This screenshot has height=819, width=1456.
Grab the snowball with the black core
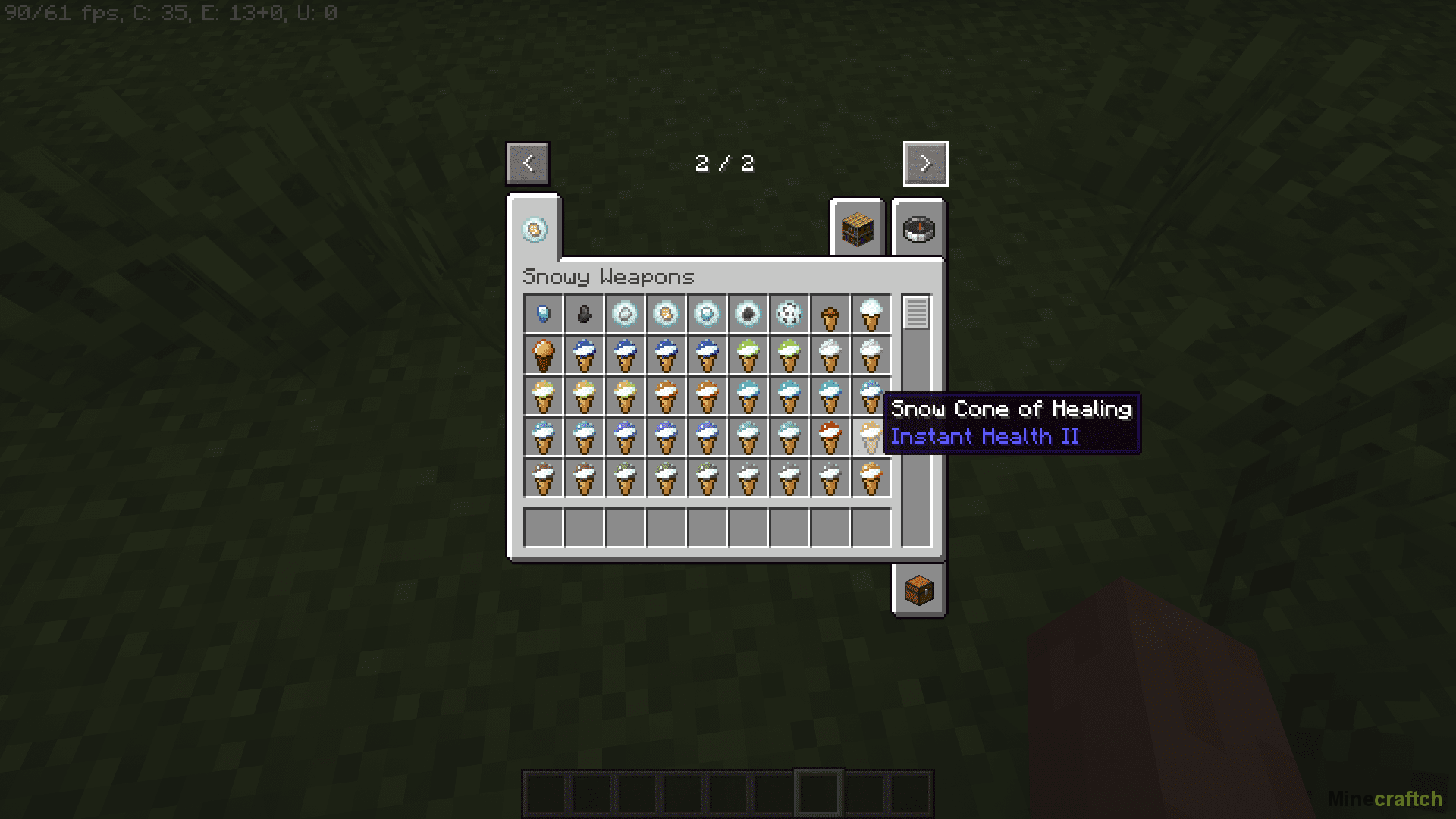[748, 314]
